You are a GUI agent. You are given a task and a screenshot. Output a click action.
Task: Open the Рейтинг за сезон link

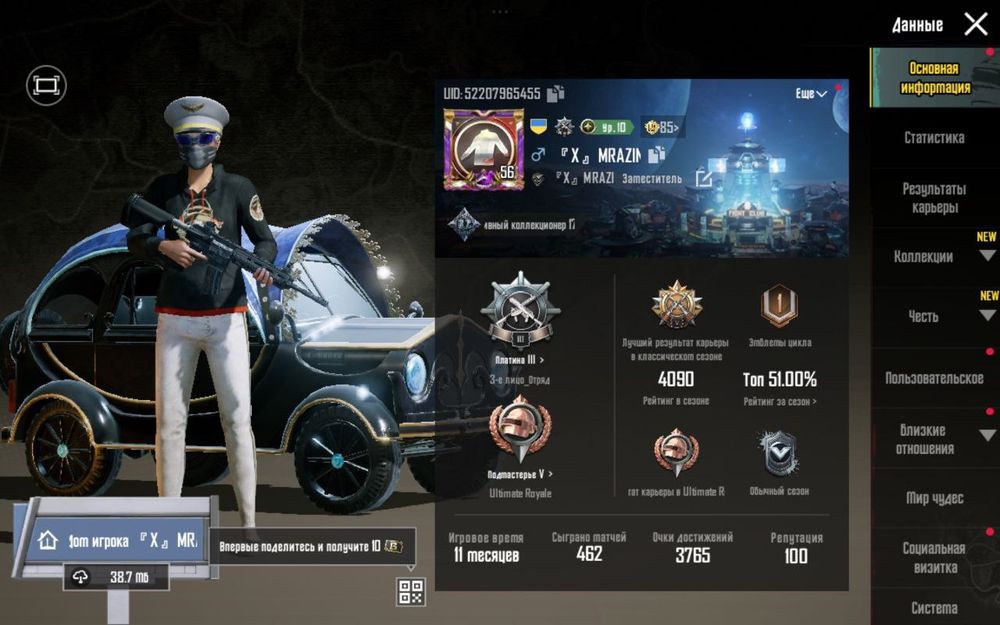pos(779,401)
